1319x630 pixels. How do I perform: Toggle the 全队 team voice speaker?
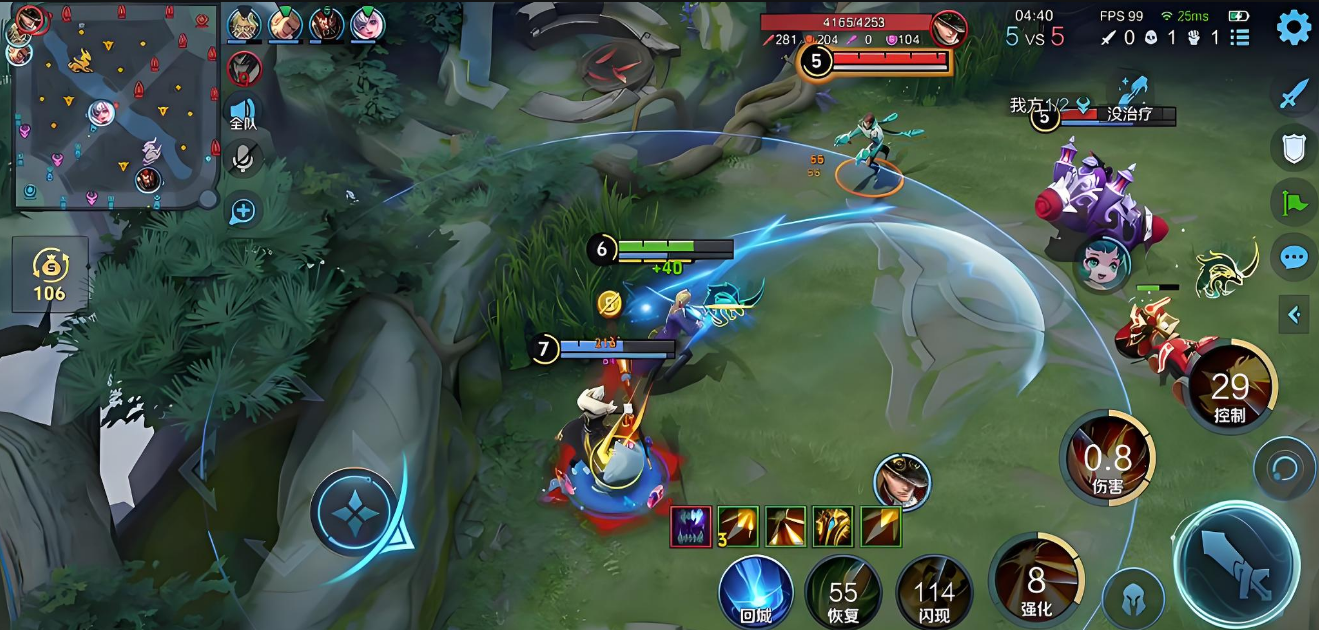pos(243,113)
